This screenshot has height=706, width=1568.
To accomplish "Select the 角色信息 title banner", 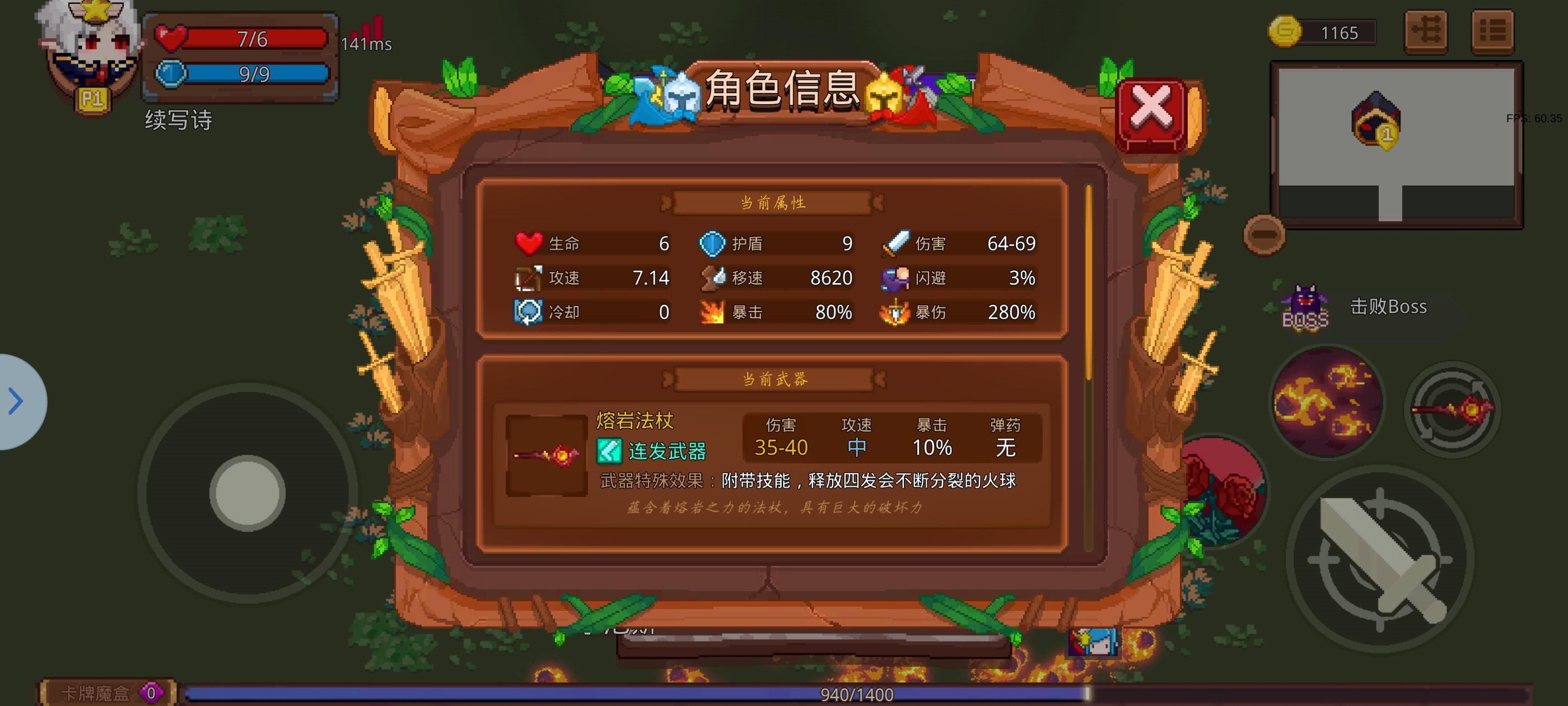I will pos(781,90).
